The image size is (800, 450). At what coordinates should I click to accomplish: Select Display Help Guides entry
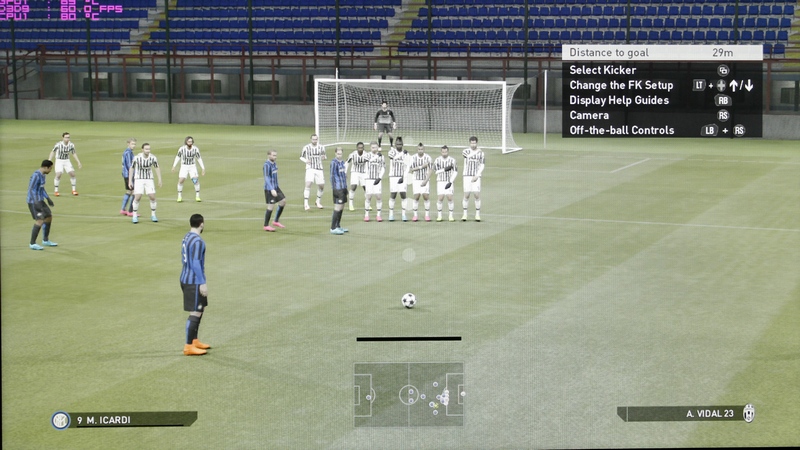tap(619, 100)
